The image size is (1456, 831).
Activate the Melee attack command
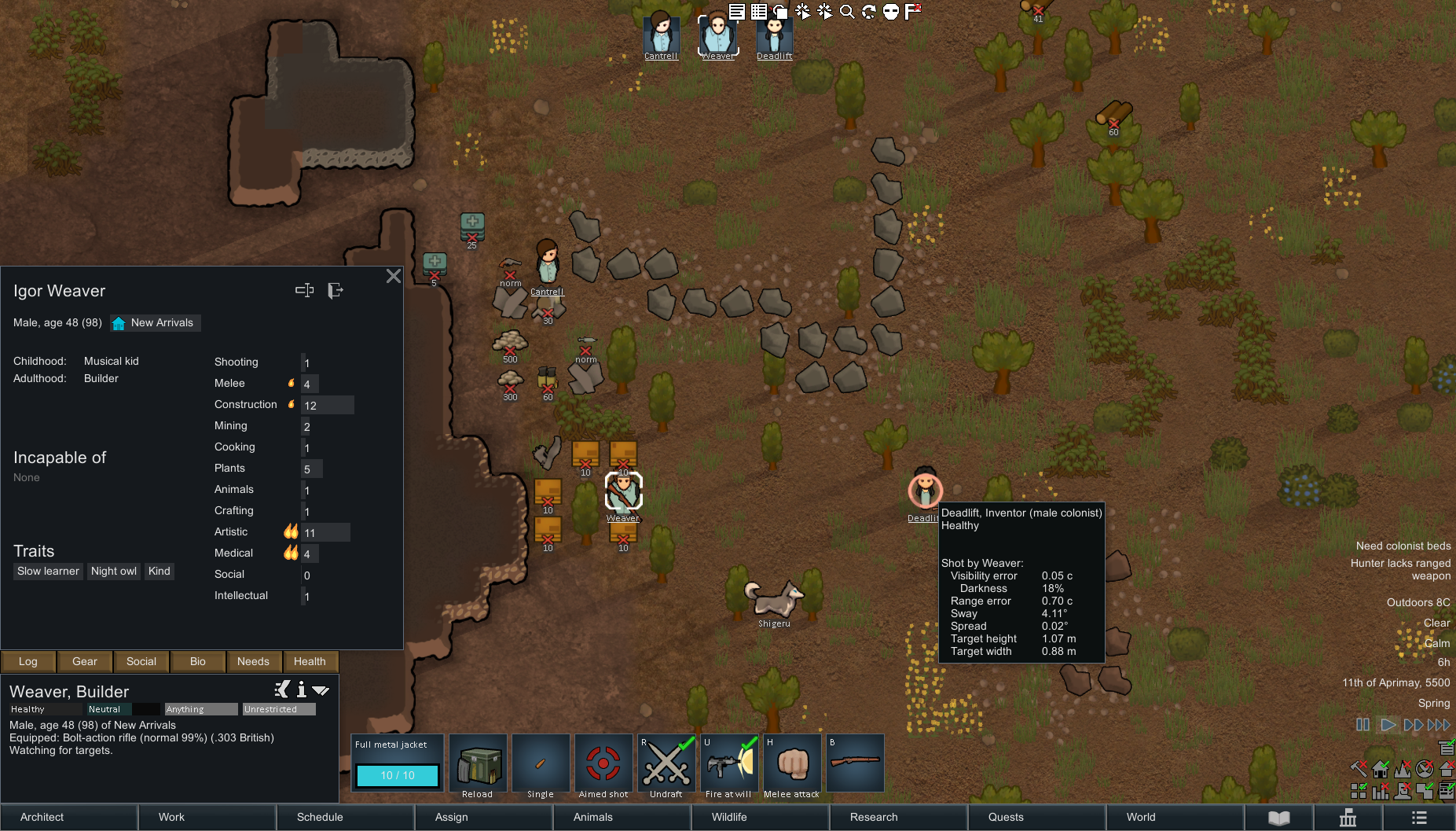[792, 763]
